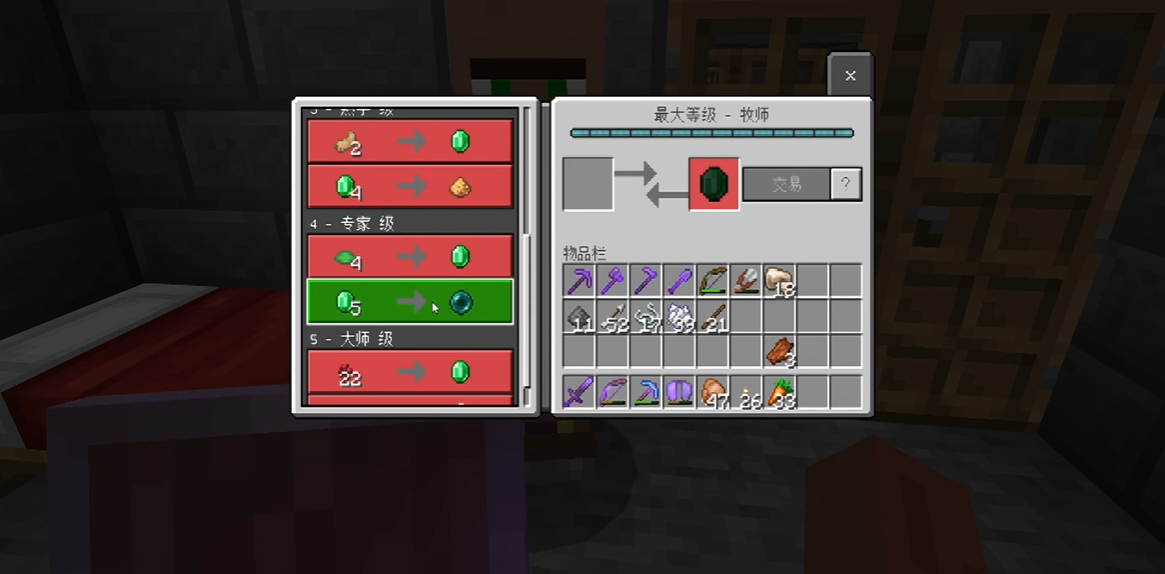
Task: Click the empty trade input slot
Action: click(x=588, y=184)
